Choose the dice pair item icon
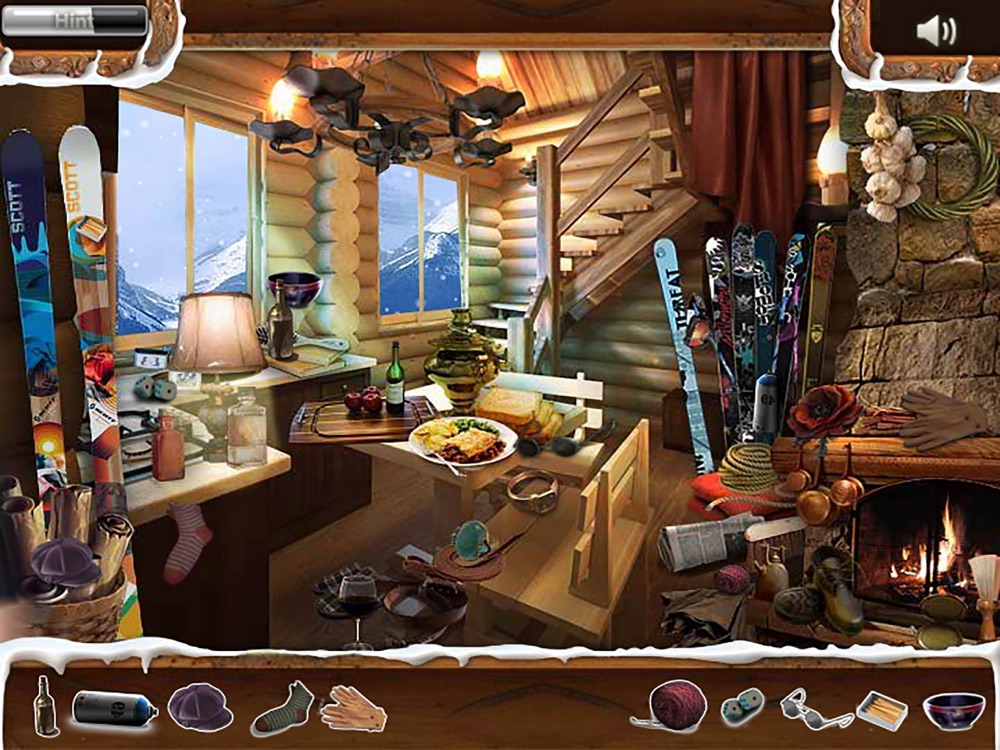This screenshot has height=750, width=1000. (742, 707)
